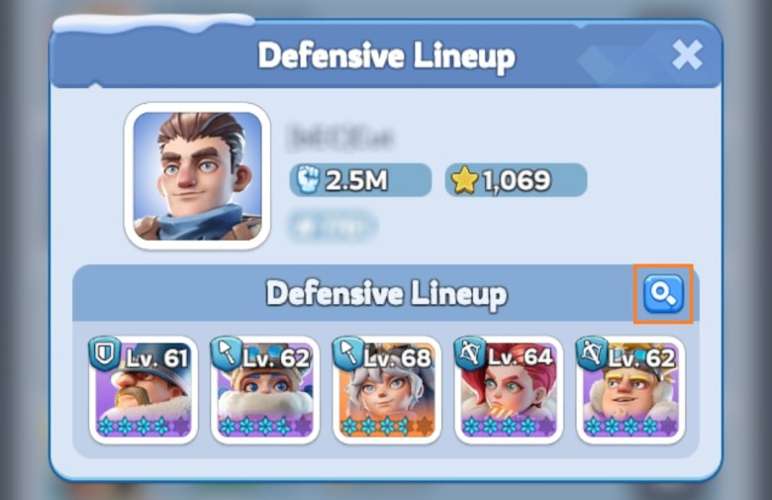Viewport: 772px width, 500px height.
Task: Close the Defensive Lineup window
Action: click(687, 55)
